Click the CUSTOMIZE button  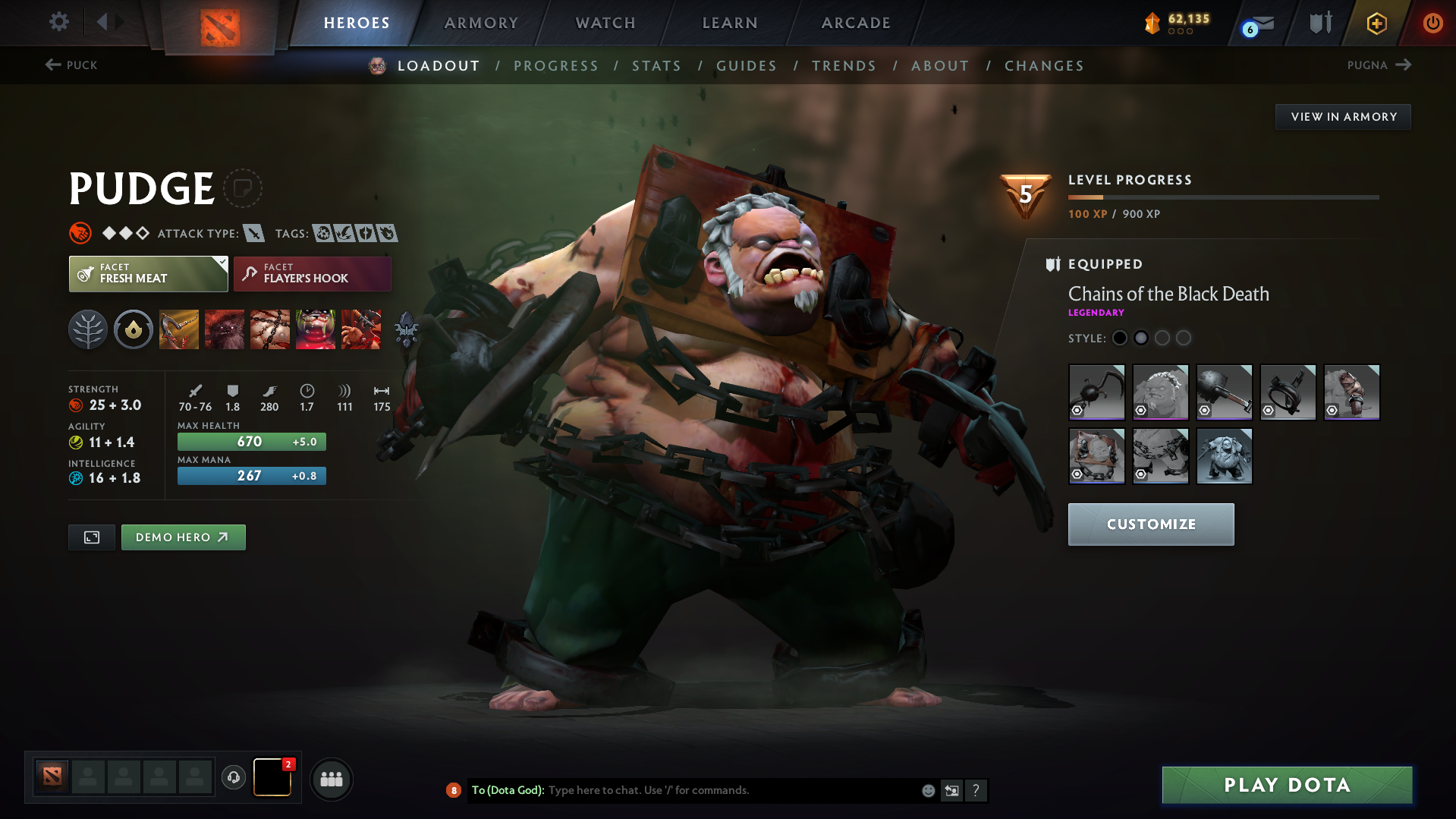coord(1150,524)
